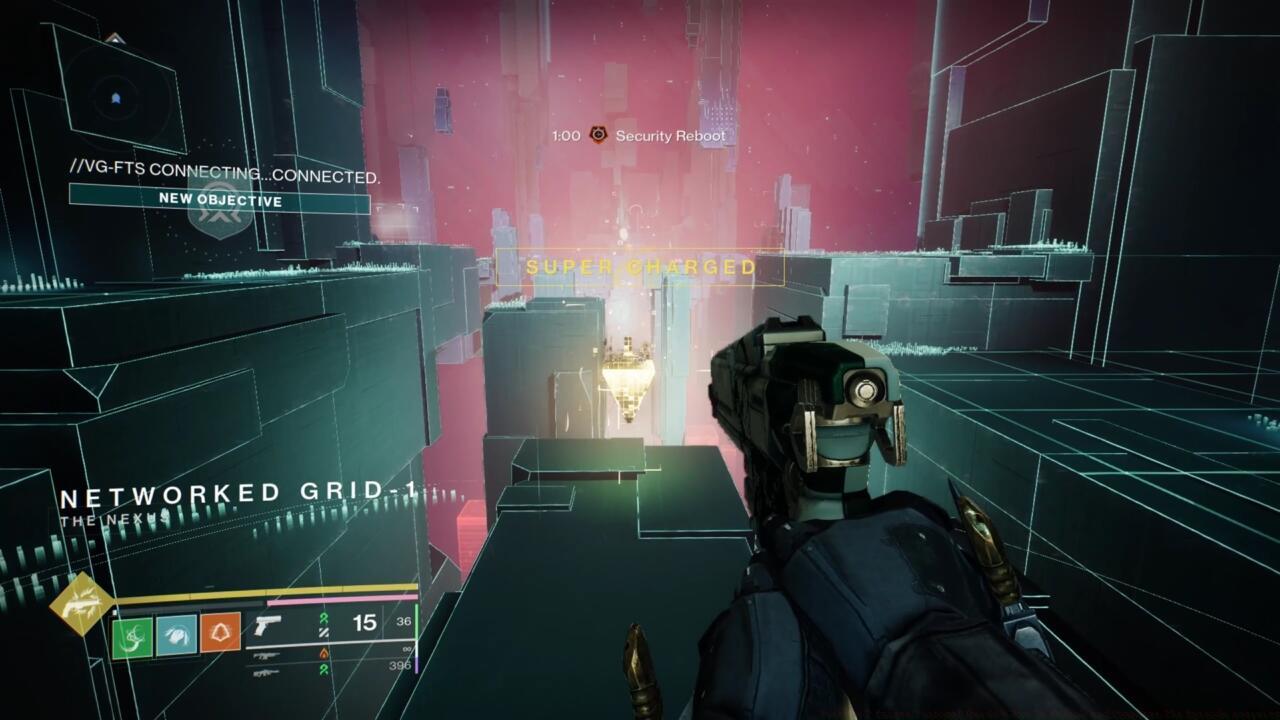Select the Golden Gun super icon
This screenshot has height=720, width=1280.
pos(81,604)
